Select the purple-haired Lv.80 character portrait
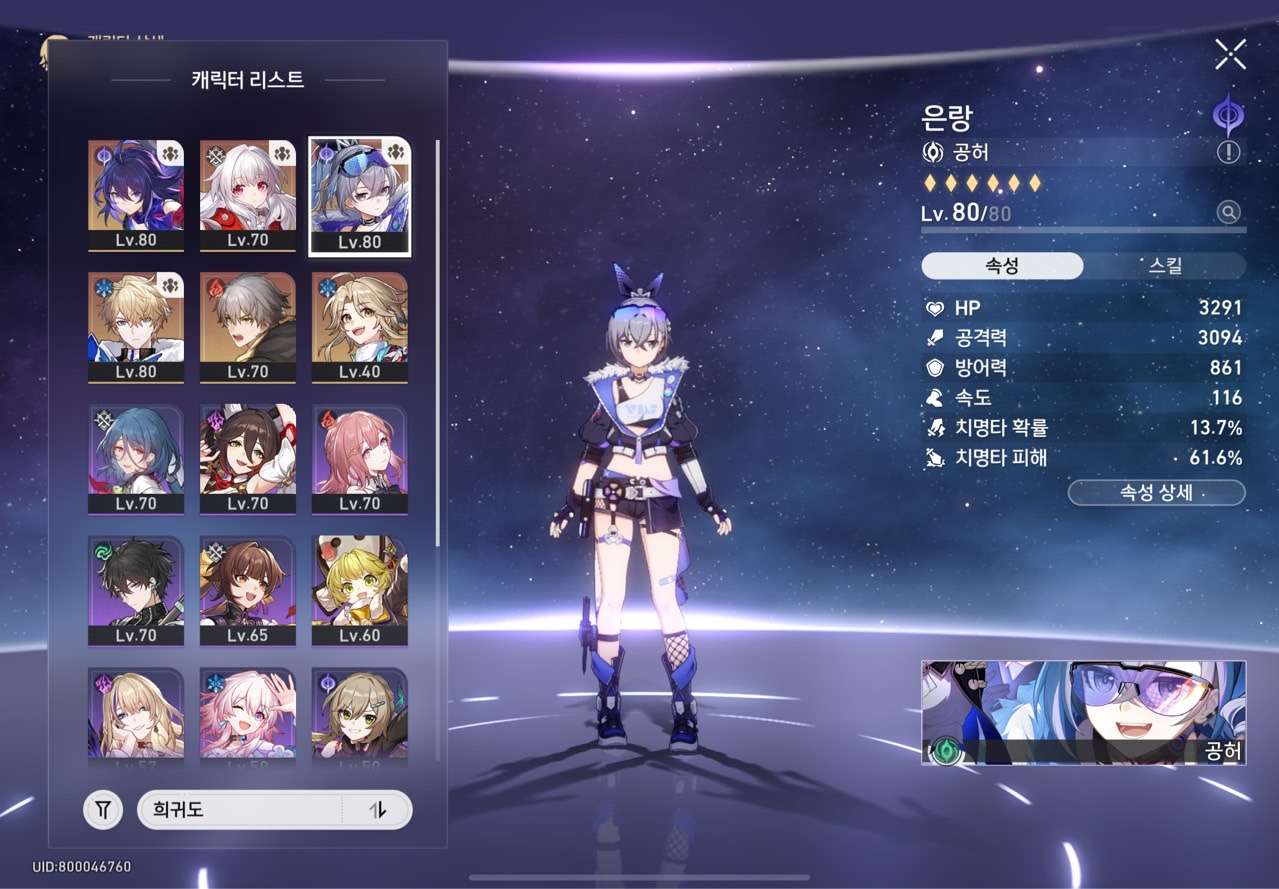The width and height of the screenshot is (1279, 889). (136, 195)
